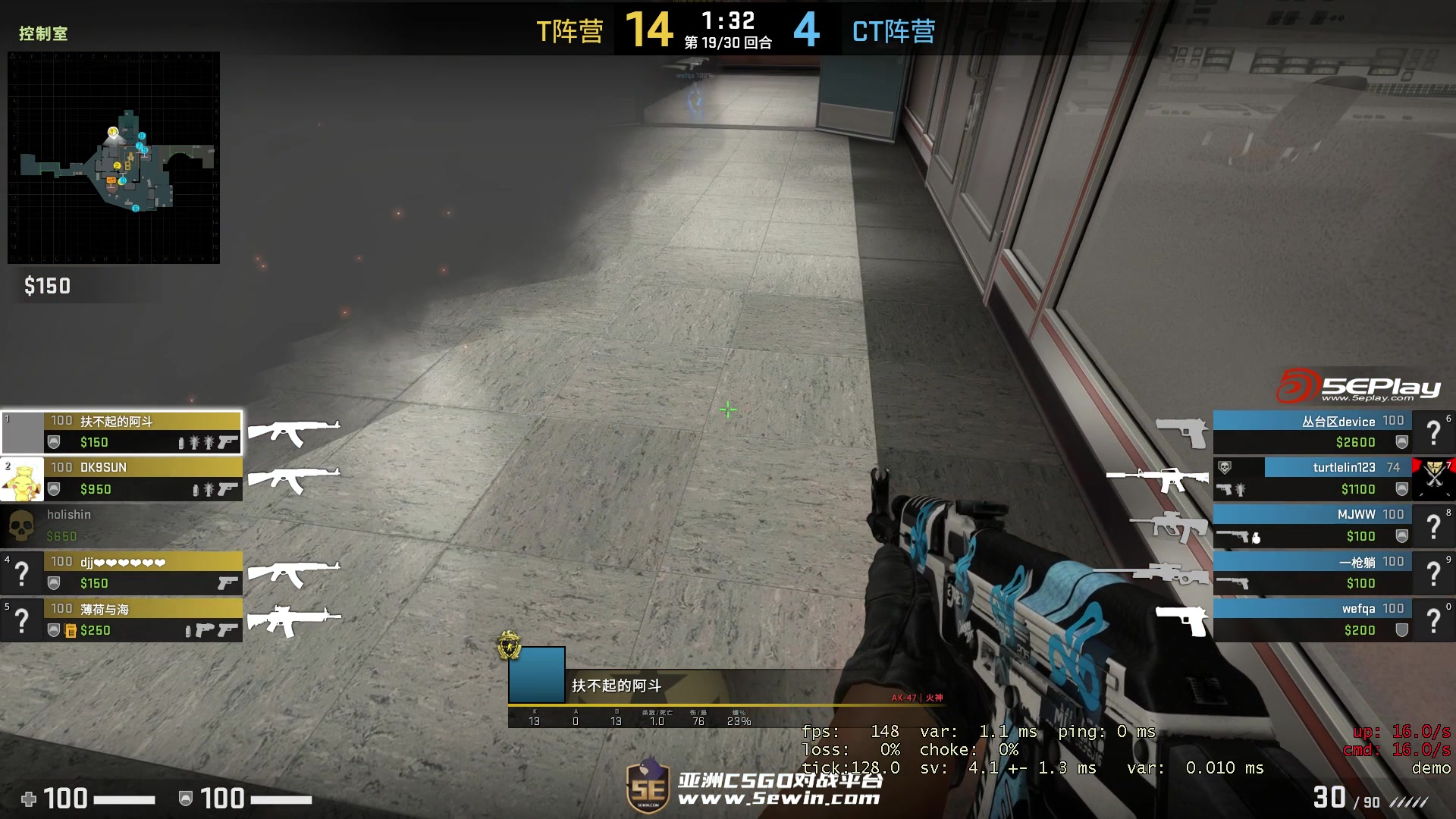Click DK9SUN's Pikachu avatar

[20, 478]
